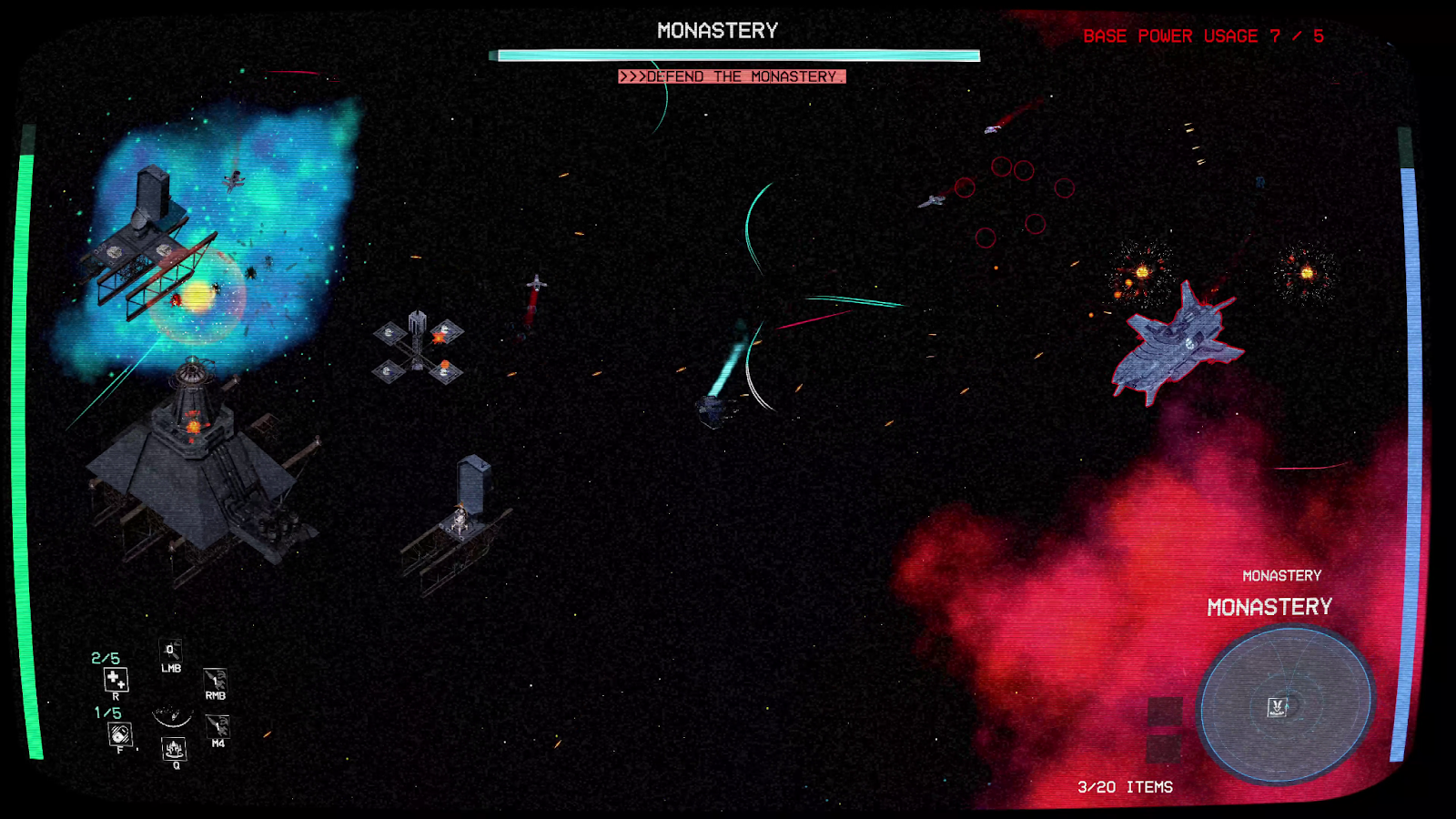Select the secondary weapon slot above the RMB label
The height and width of the screenshot is (819, 1456).
pyautogui.click(x=215, y=679)
